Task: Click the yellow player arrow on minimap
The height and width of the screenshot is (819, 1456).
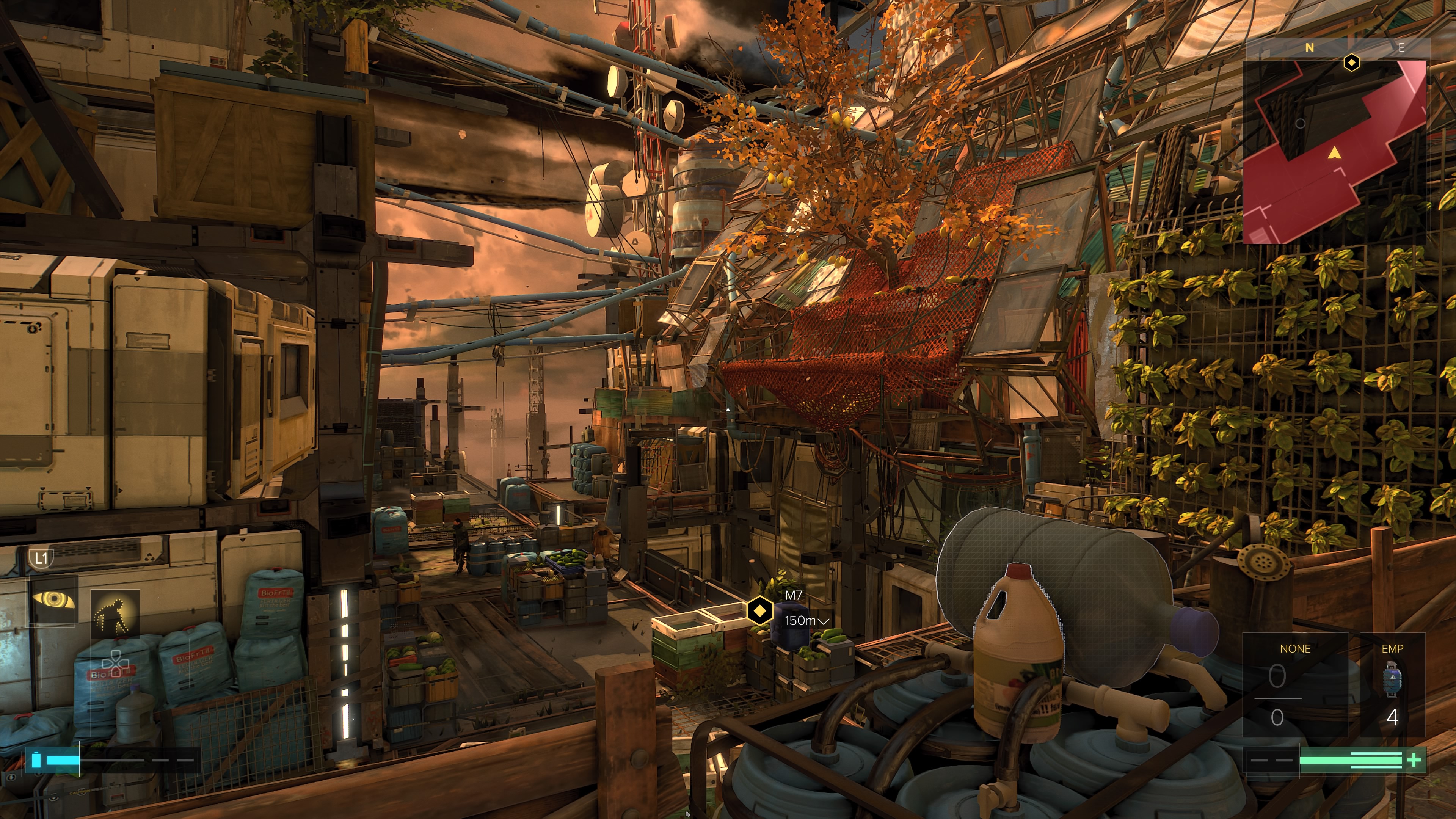Action: 1334,152
